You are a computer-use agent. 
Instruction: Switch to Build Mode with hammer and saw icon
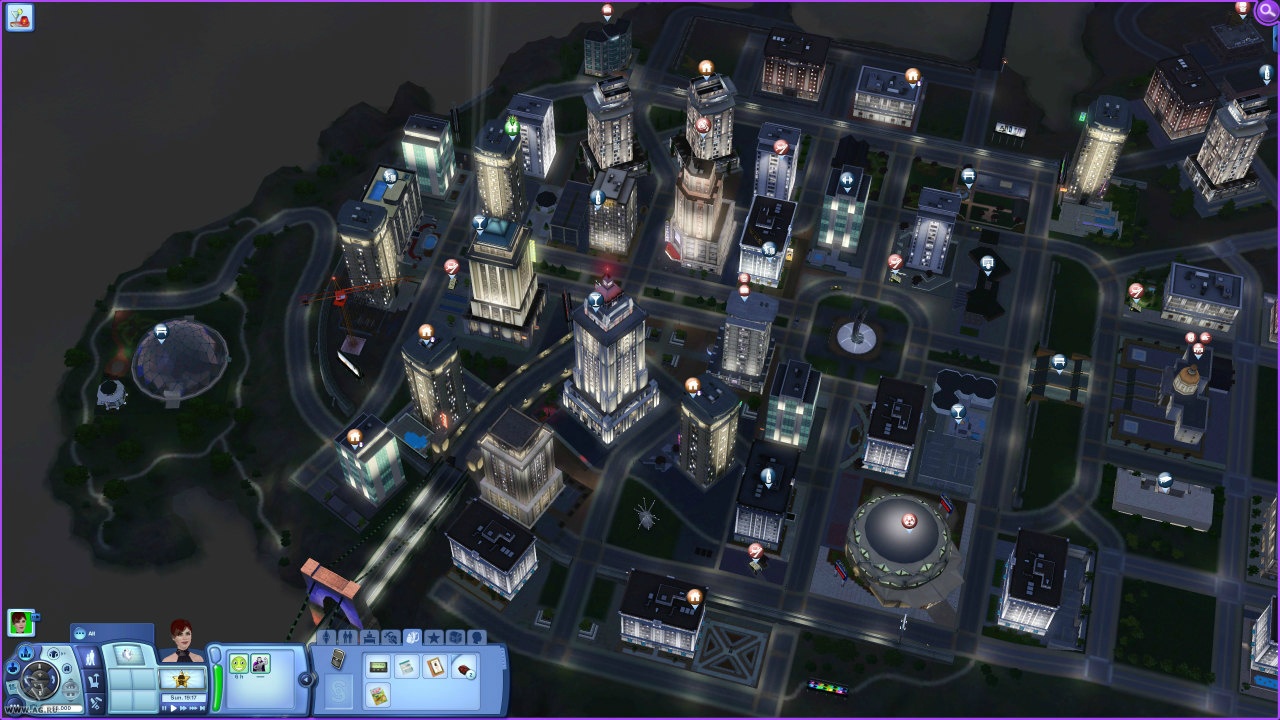(95, 702)
